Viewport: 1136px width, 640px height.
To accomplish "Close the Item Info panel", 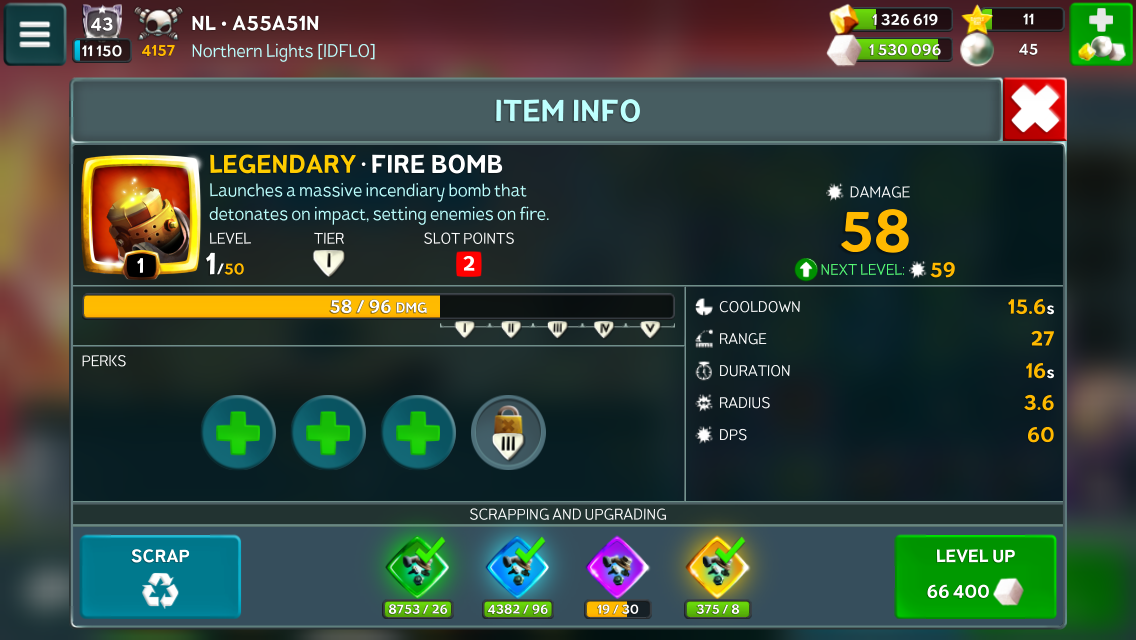I will click(1034, 110).
